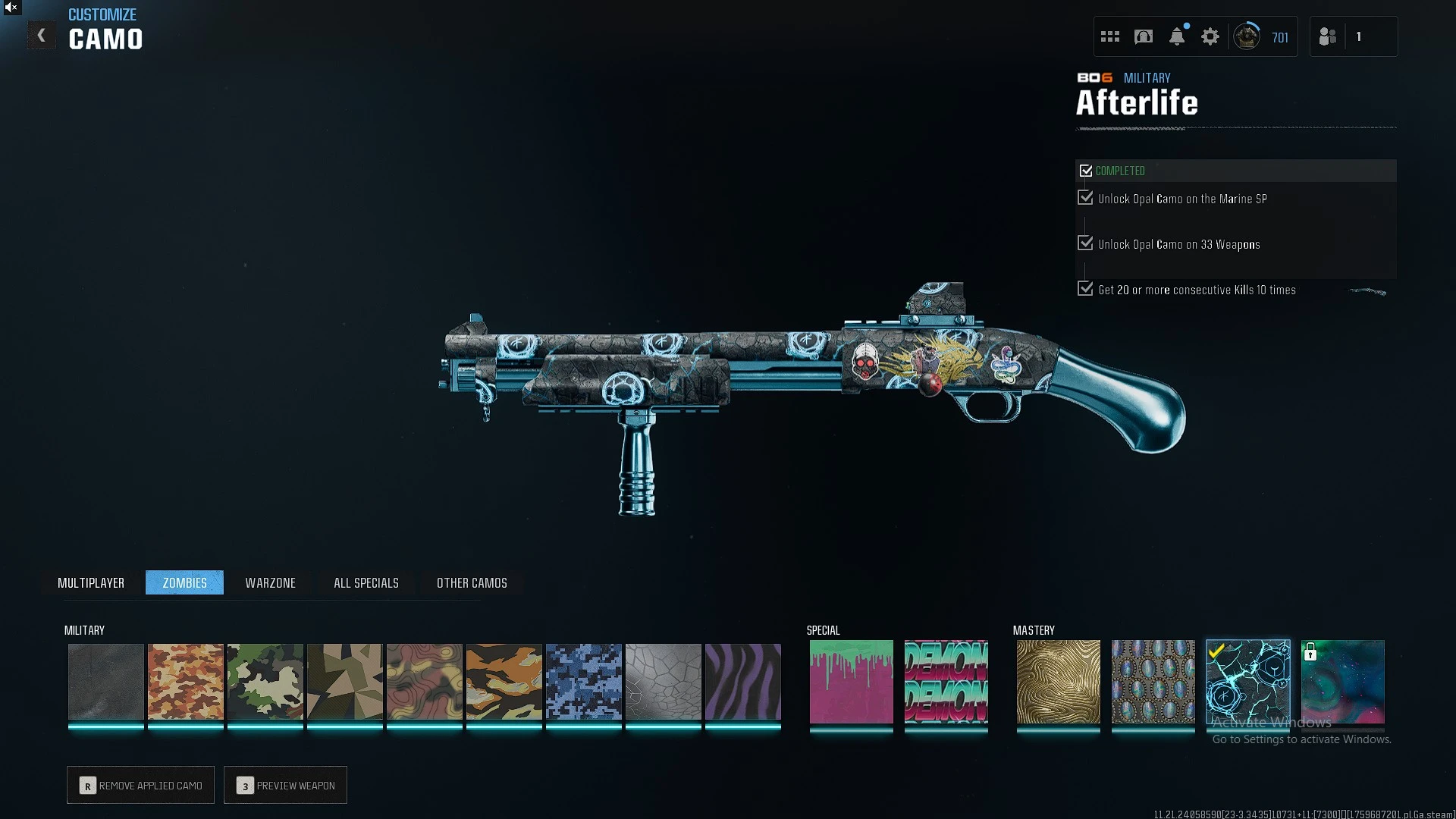Choose the orange woodland military camo
Viewport: 1456px width, 819px height.
186,681
